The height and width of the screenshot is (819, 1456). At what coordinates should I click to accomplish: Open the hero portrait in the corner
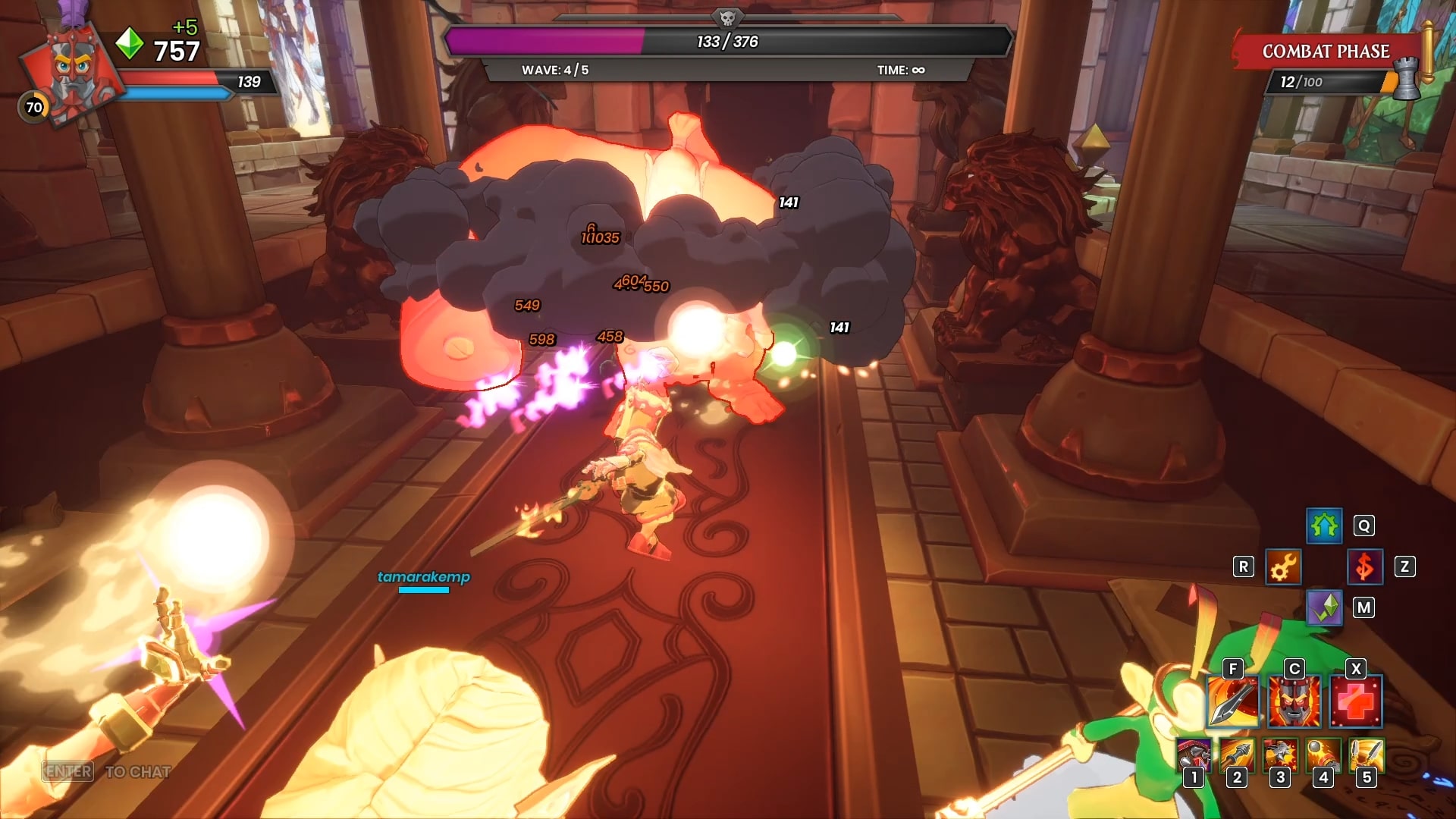click(72, 72)
